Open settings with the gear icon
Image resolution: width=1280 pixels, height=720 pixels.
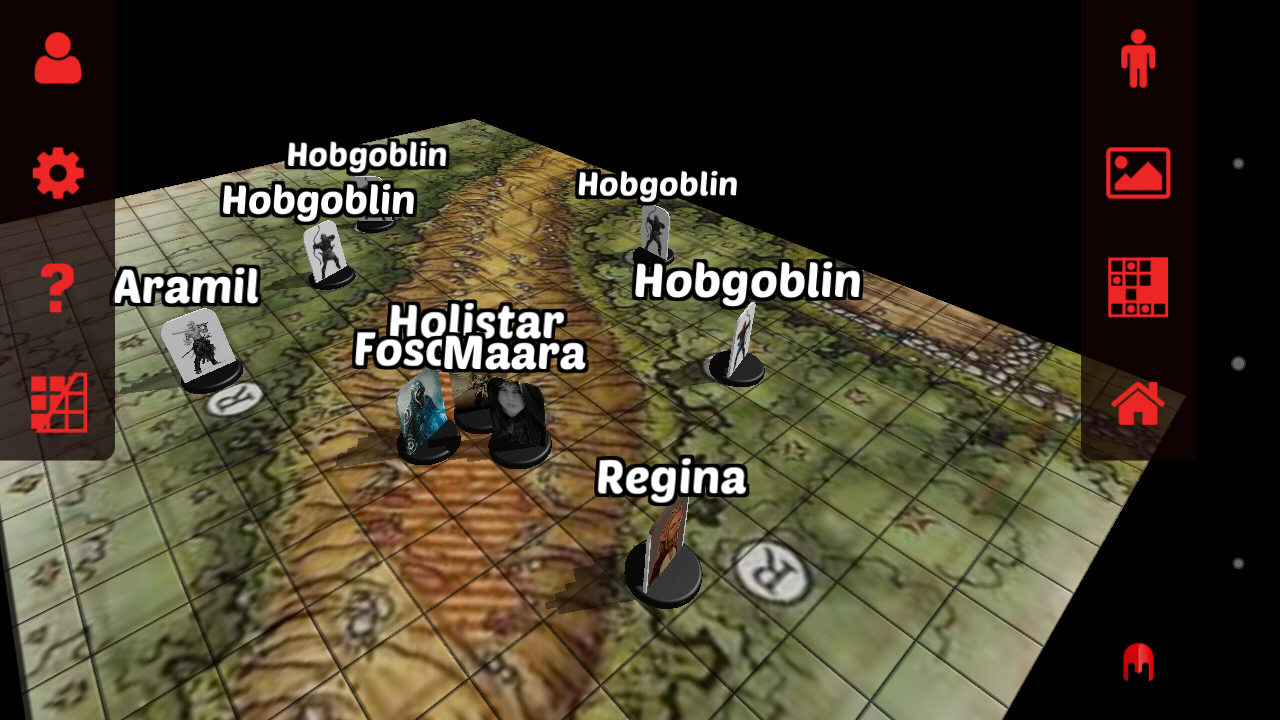pos(58,174)
